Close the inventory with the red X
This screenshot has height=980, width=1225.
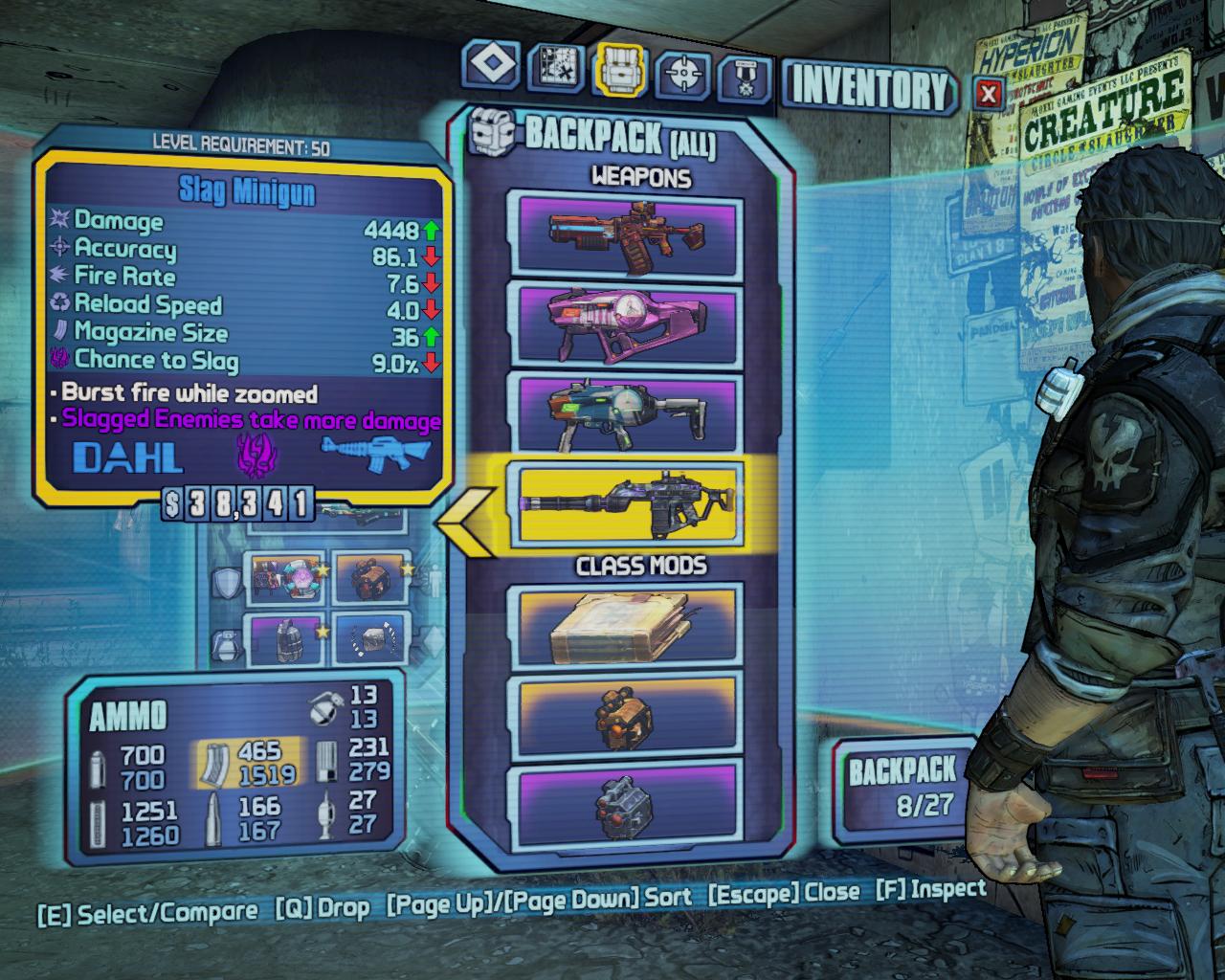coord(990,94)
